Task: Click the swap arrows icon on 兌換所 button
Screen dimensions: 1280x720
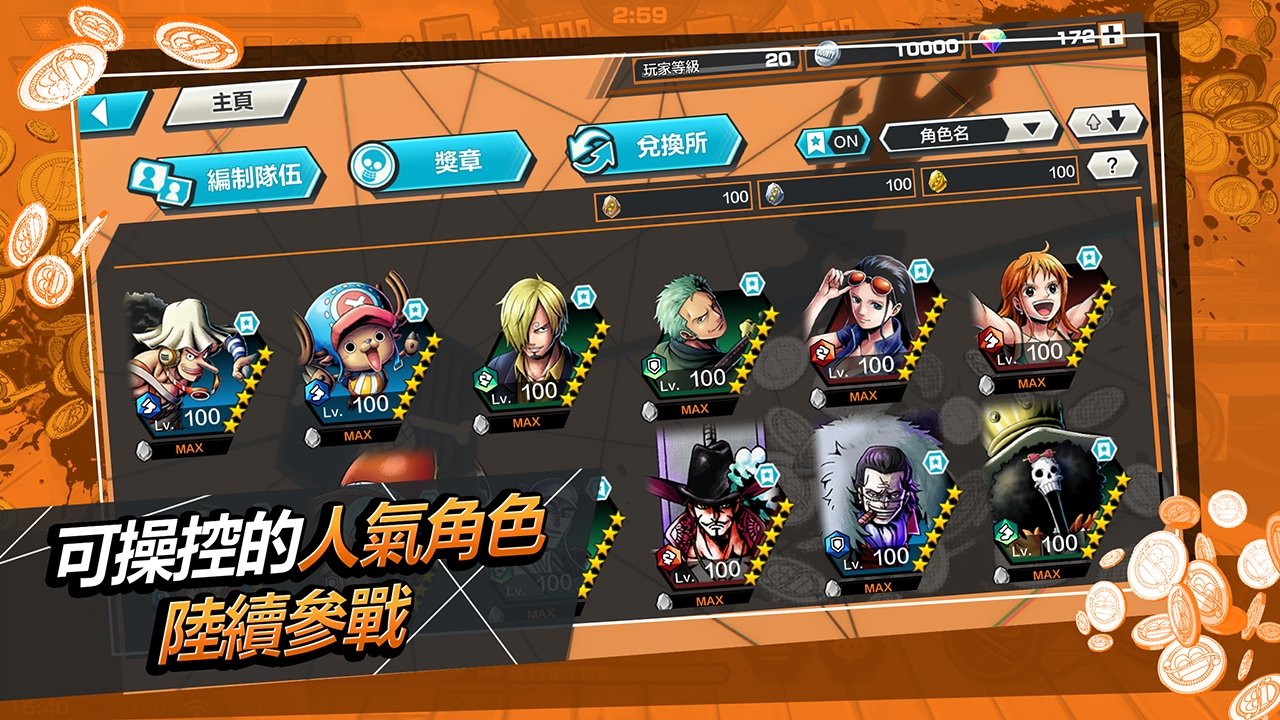Action: 589,148
